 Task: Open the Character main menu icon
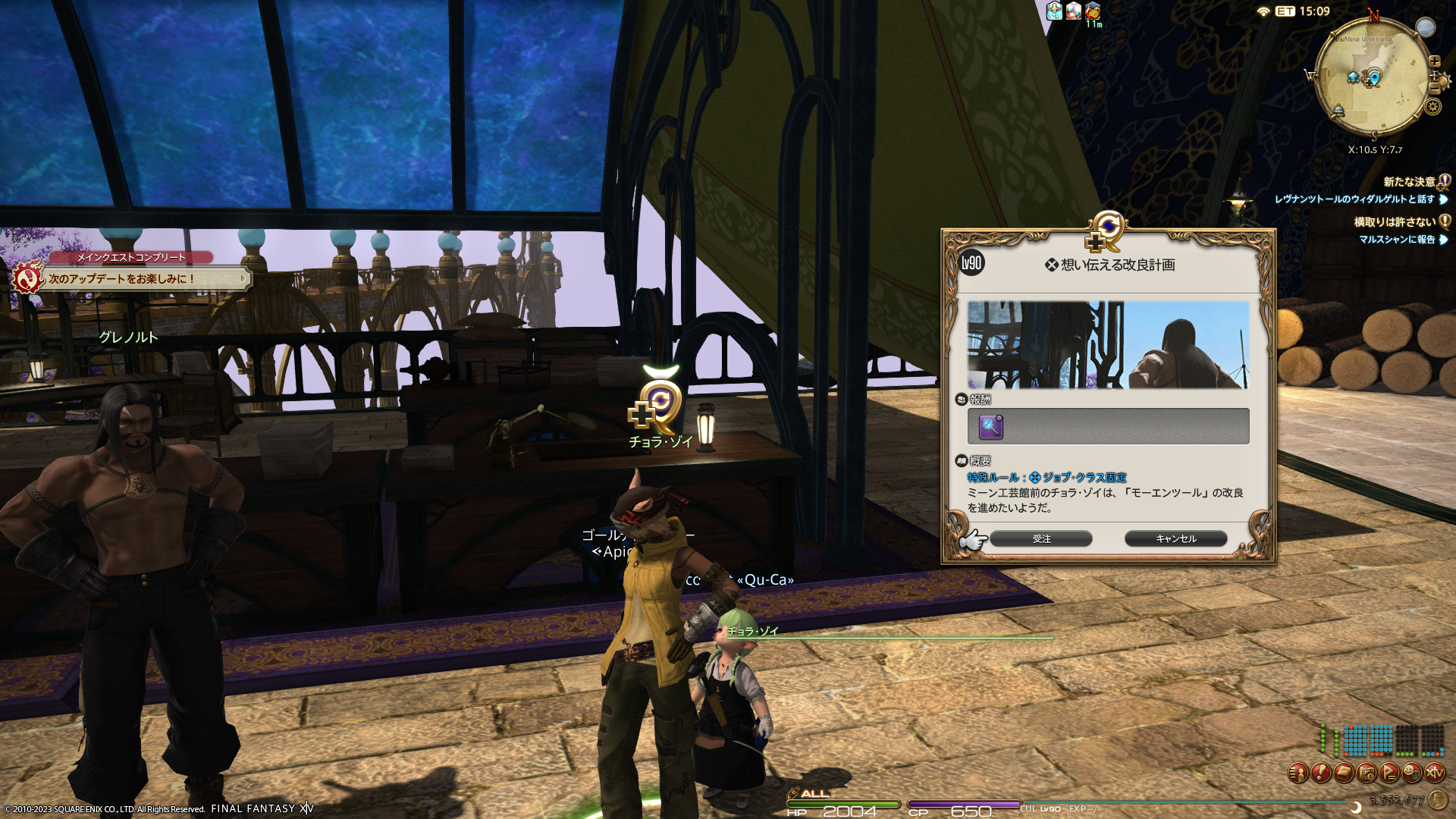pyautogui.click(x=1298, y=773)
